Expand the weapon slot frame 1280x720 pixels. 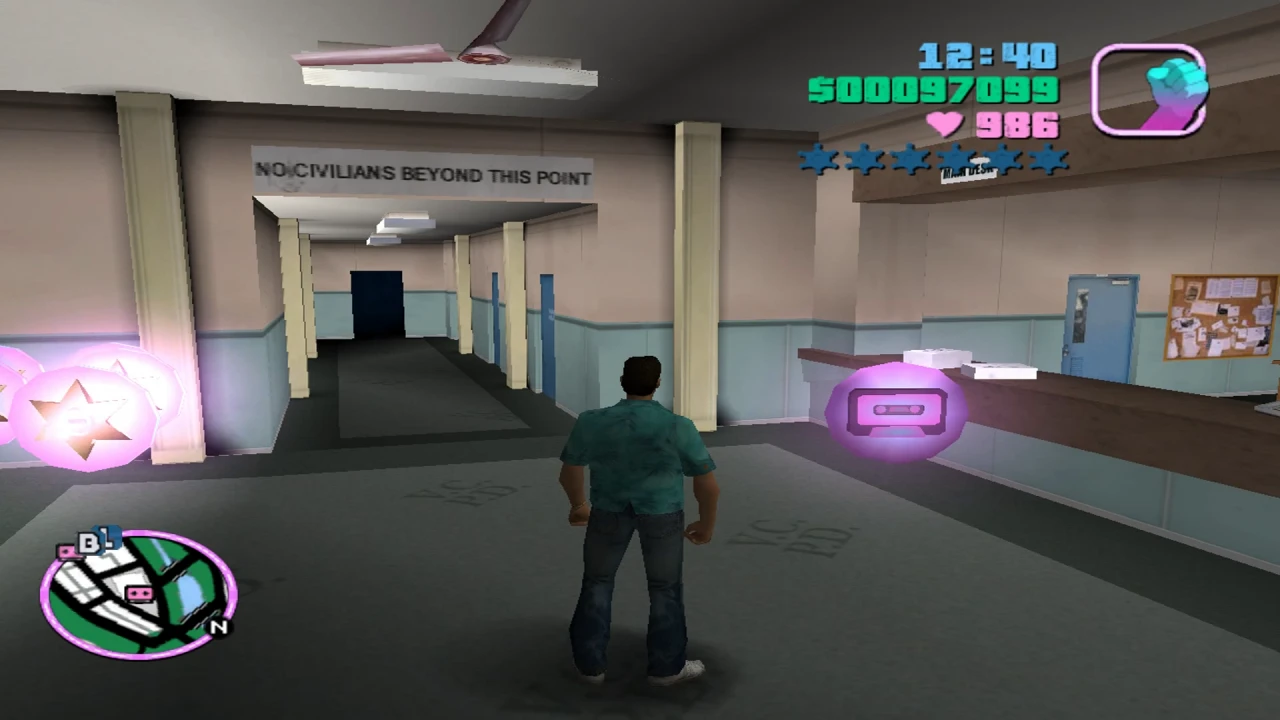pyautogui.click(x=1148, y=90)
